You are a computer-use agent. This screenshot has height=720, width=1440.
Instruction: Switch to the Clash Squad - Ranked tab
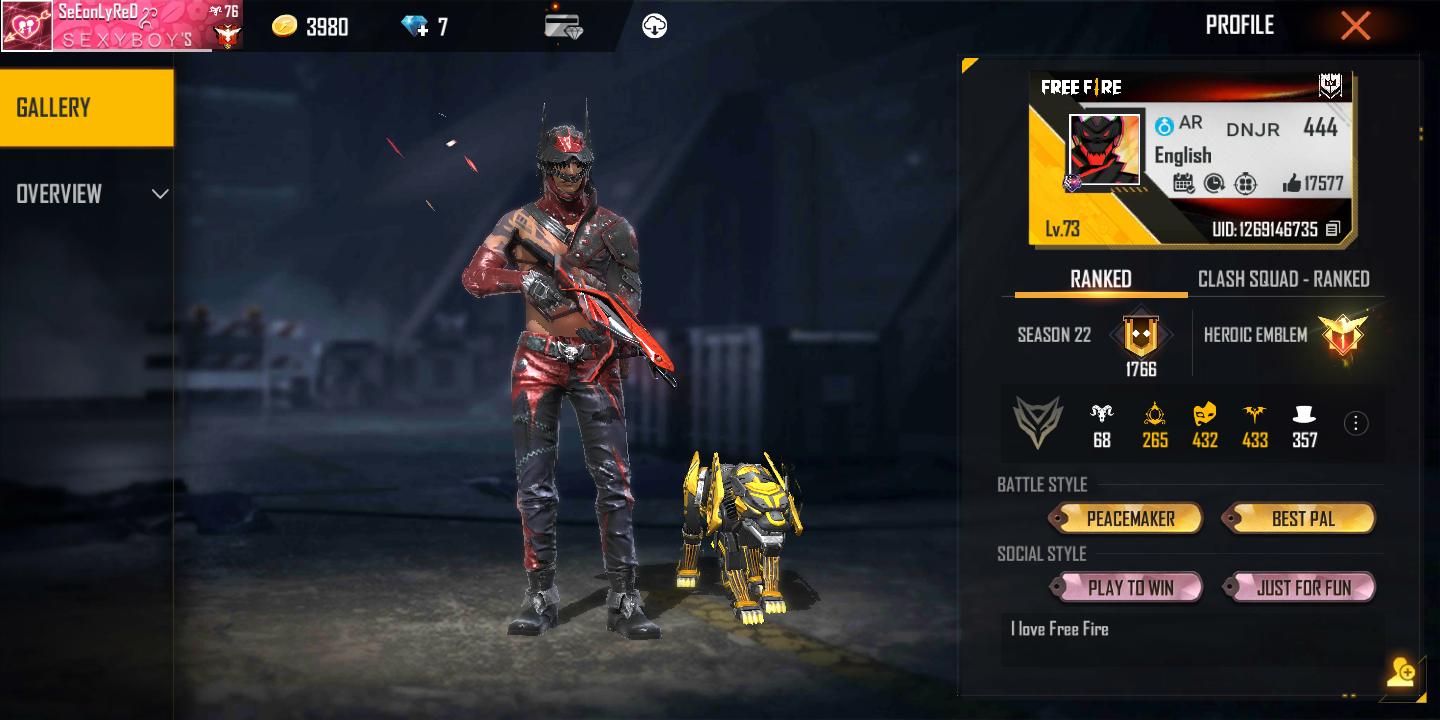point(1283,279)
